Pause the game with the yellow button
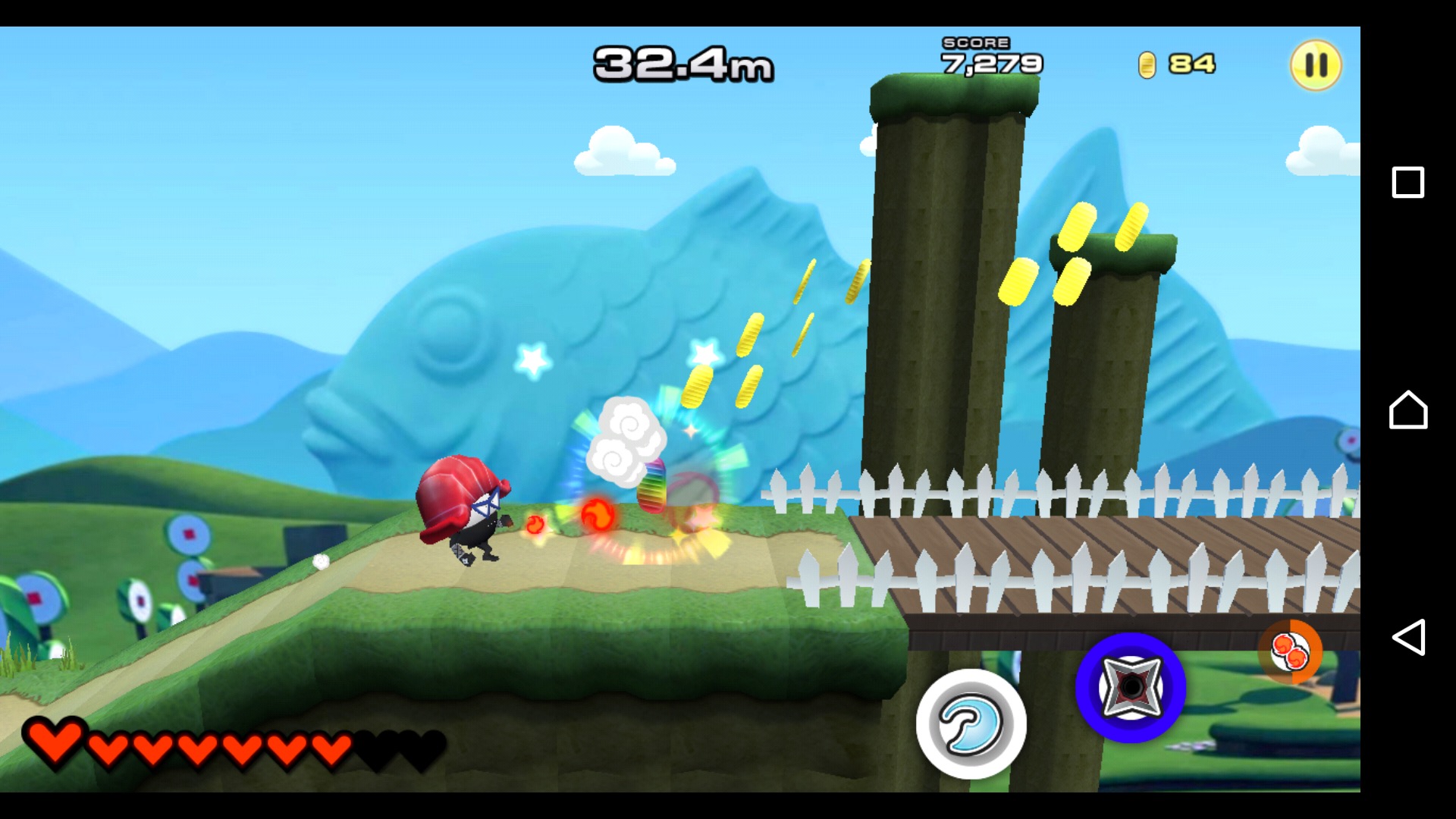 tap(1316, 65)
